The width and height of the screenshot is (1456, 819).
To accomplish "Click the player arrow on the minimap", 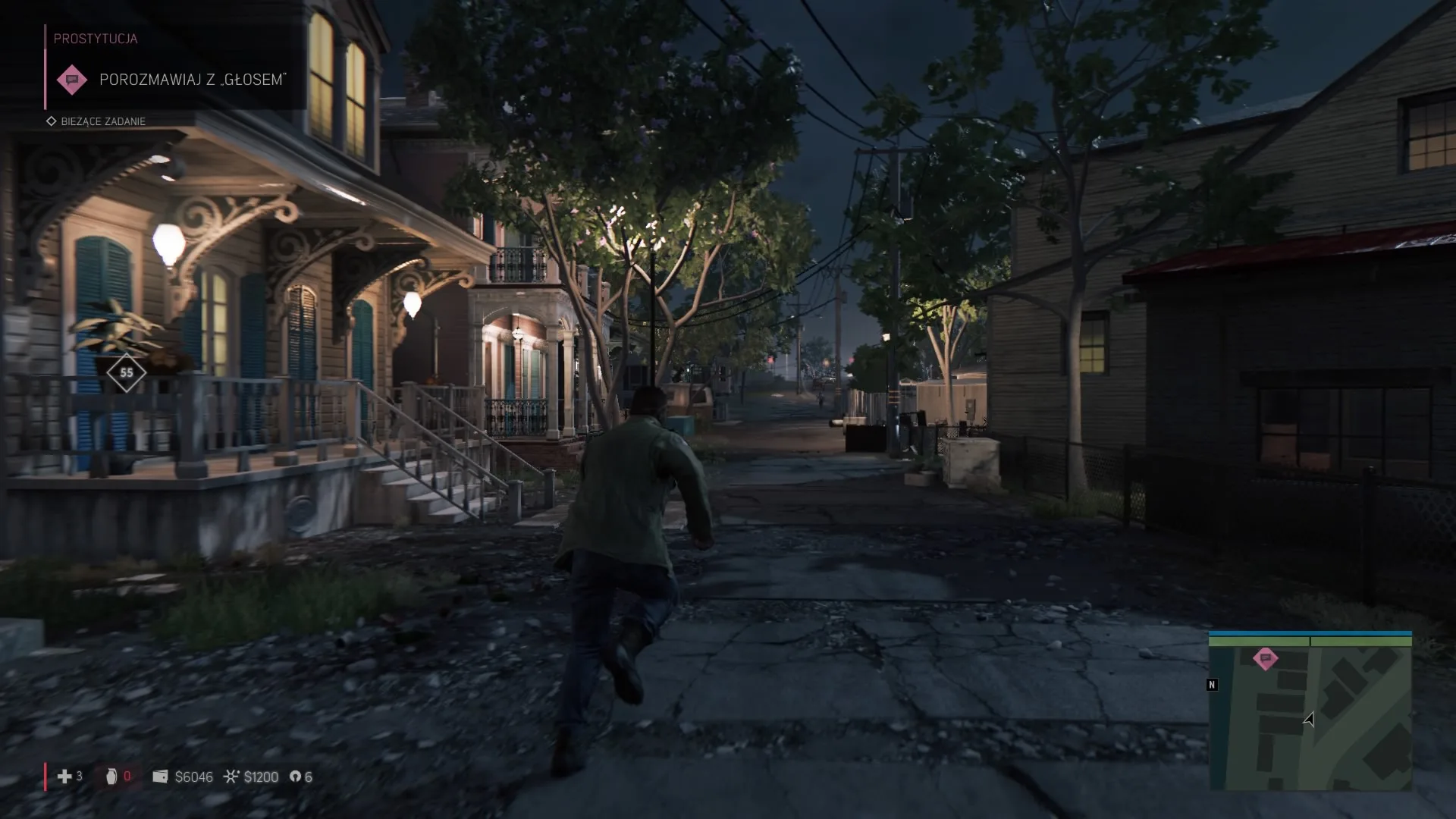I will point(1310,719).
